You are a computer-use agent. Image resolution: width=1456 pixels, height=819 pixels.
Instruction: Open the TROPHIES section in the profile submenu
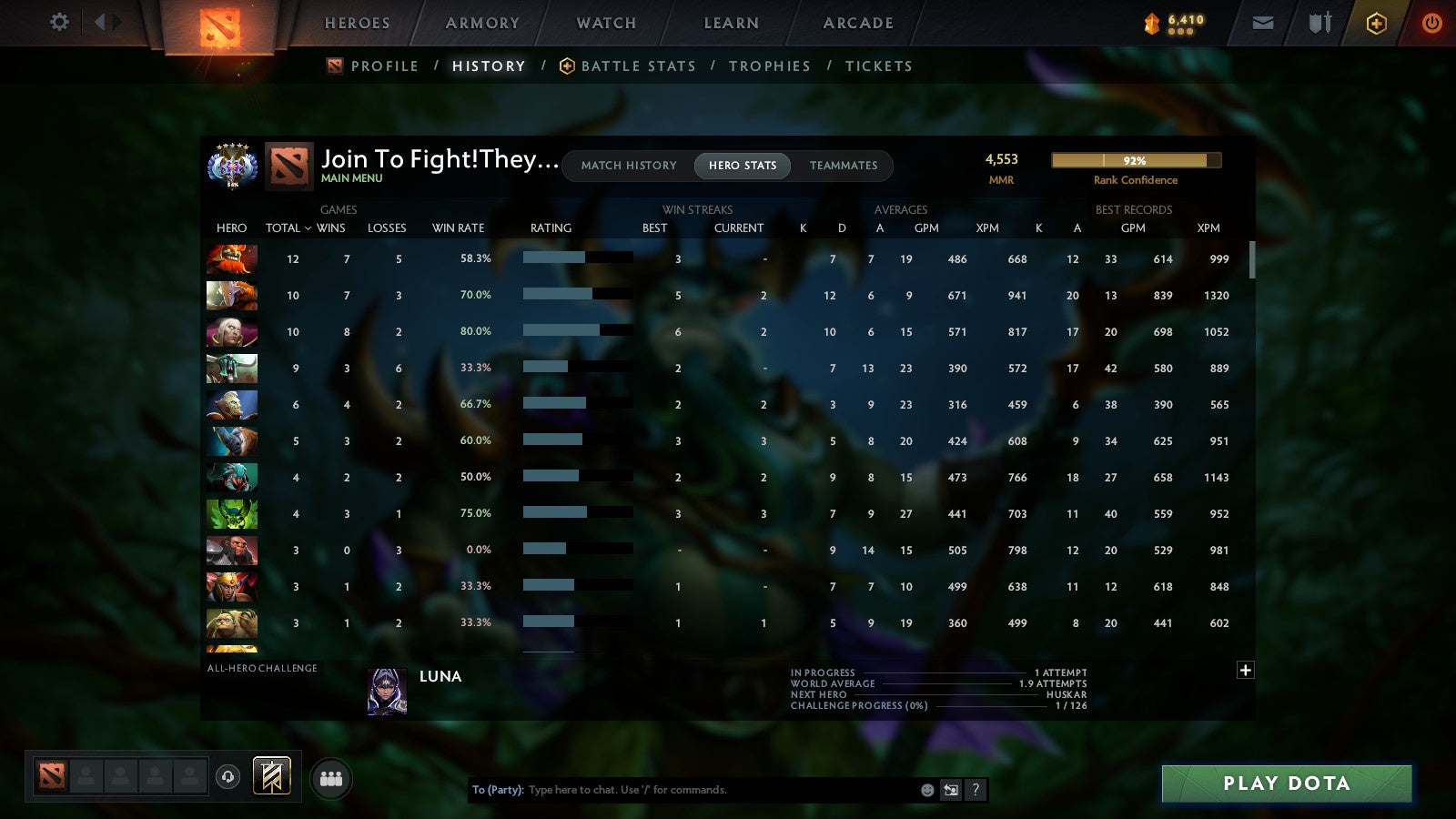point(770,66)
